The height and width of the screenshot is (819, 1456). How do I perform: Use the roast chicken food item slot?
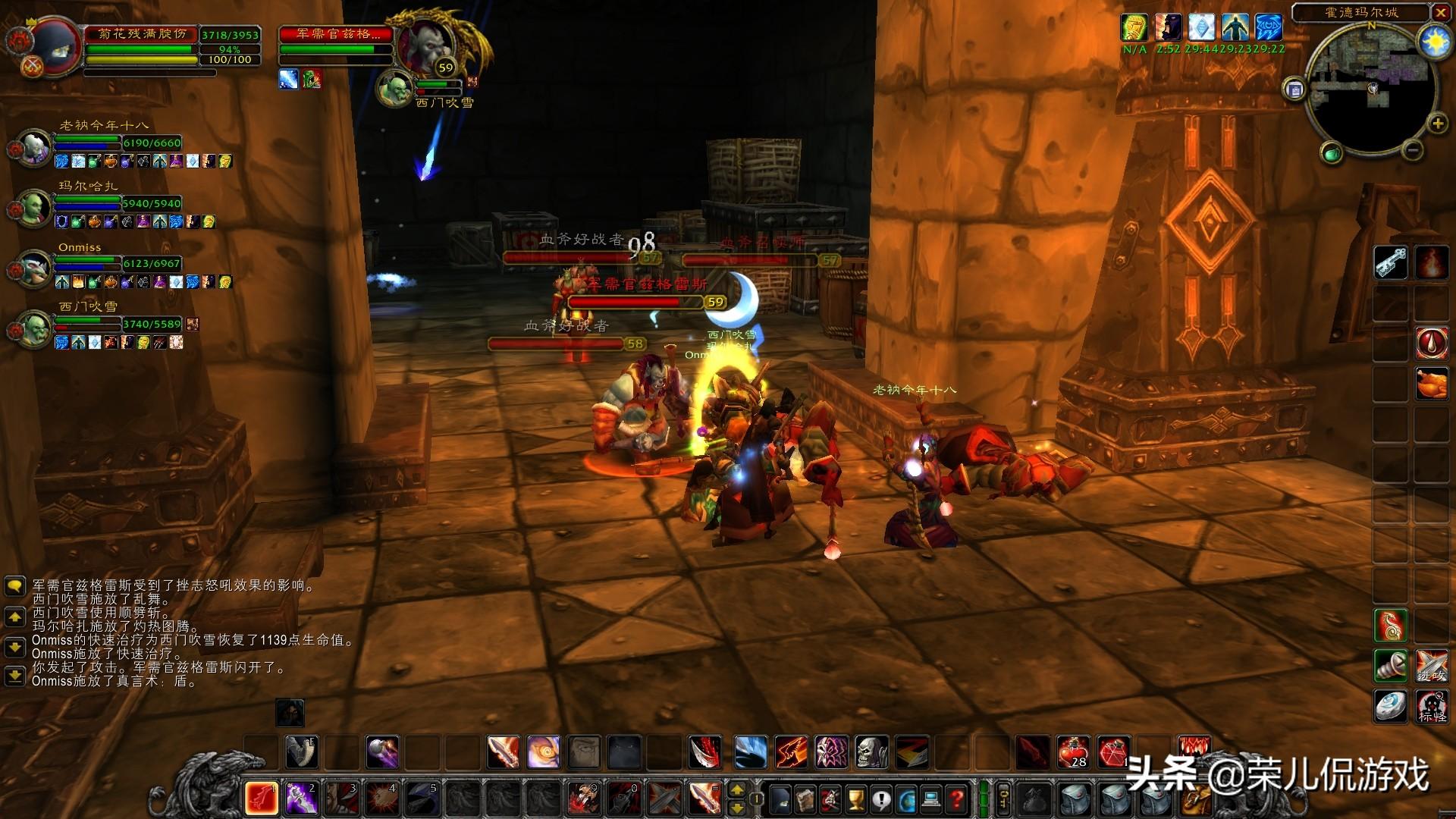point(1431,384)
